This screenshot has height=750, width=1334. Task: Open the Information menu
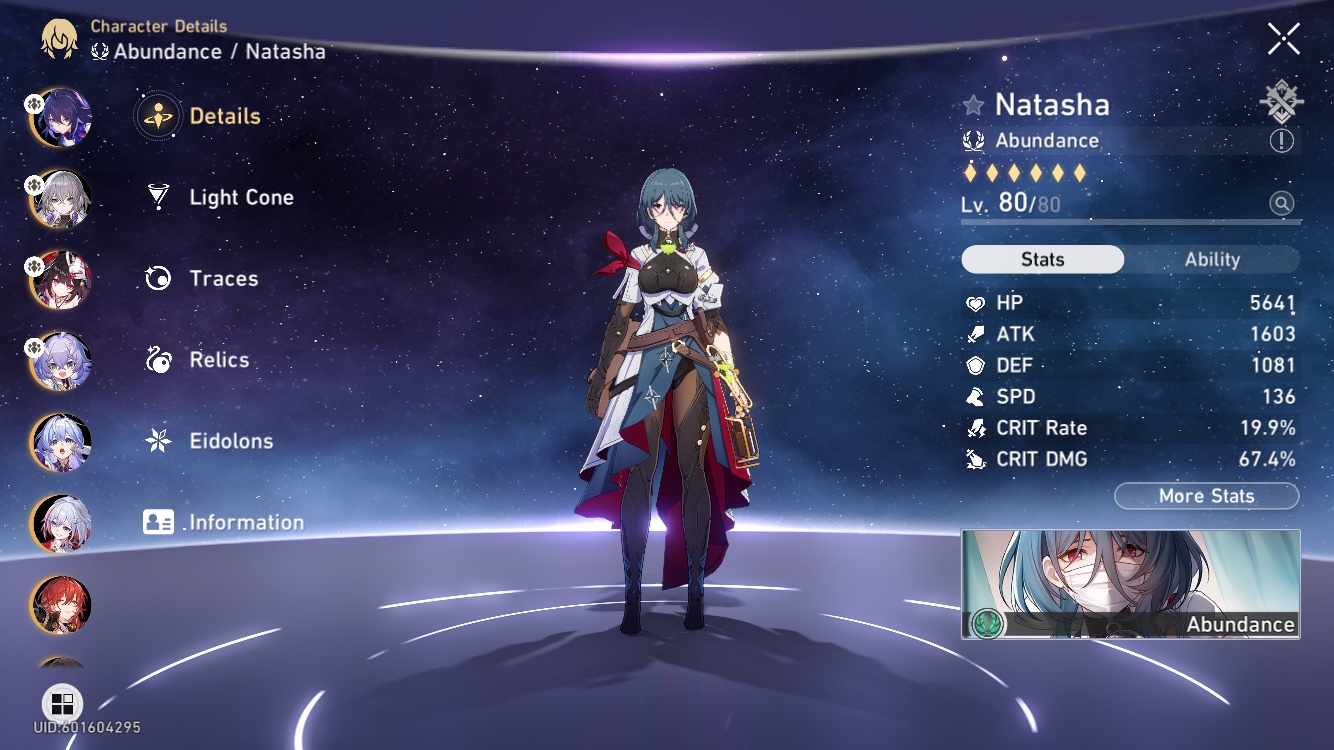click(246, 522)
